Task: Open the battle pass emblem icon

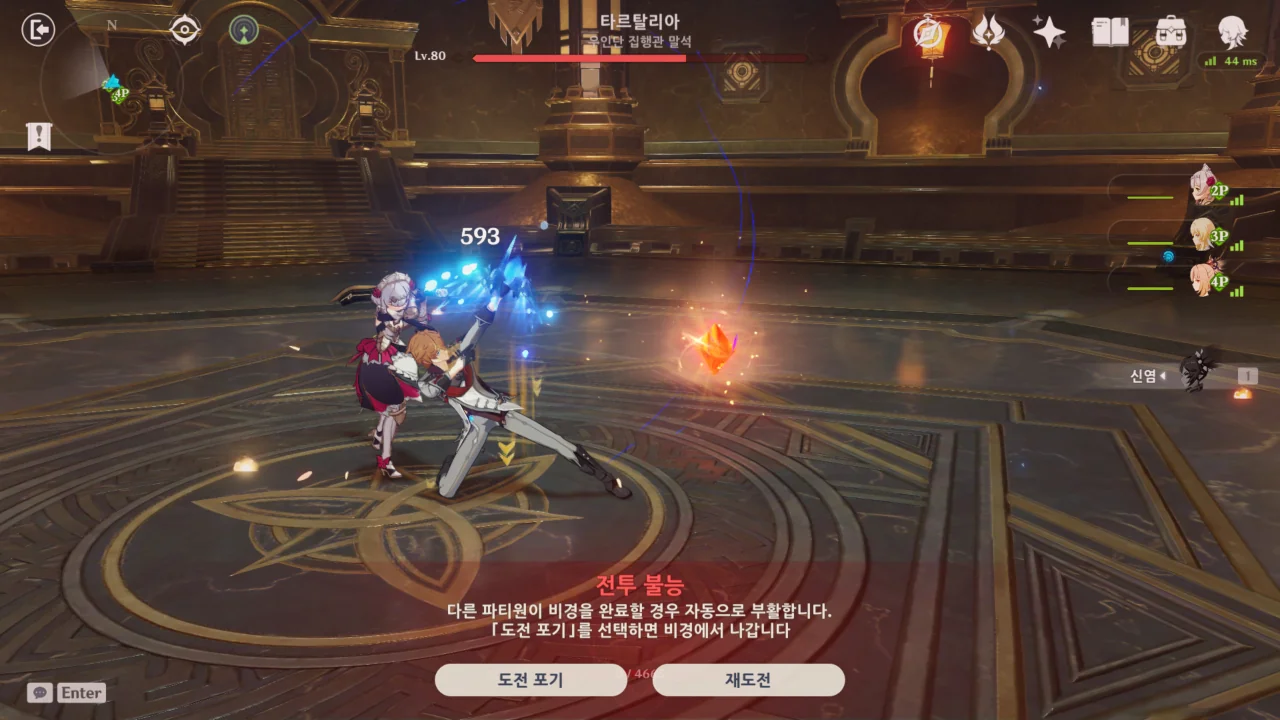Action: (989, 32)
